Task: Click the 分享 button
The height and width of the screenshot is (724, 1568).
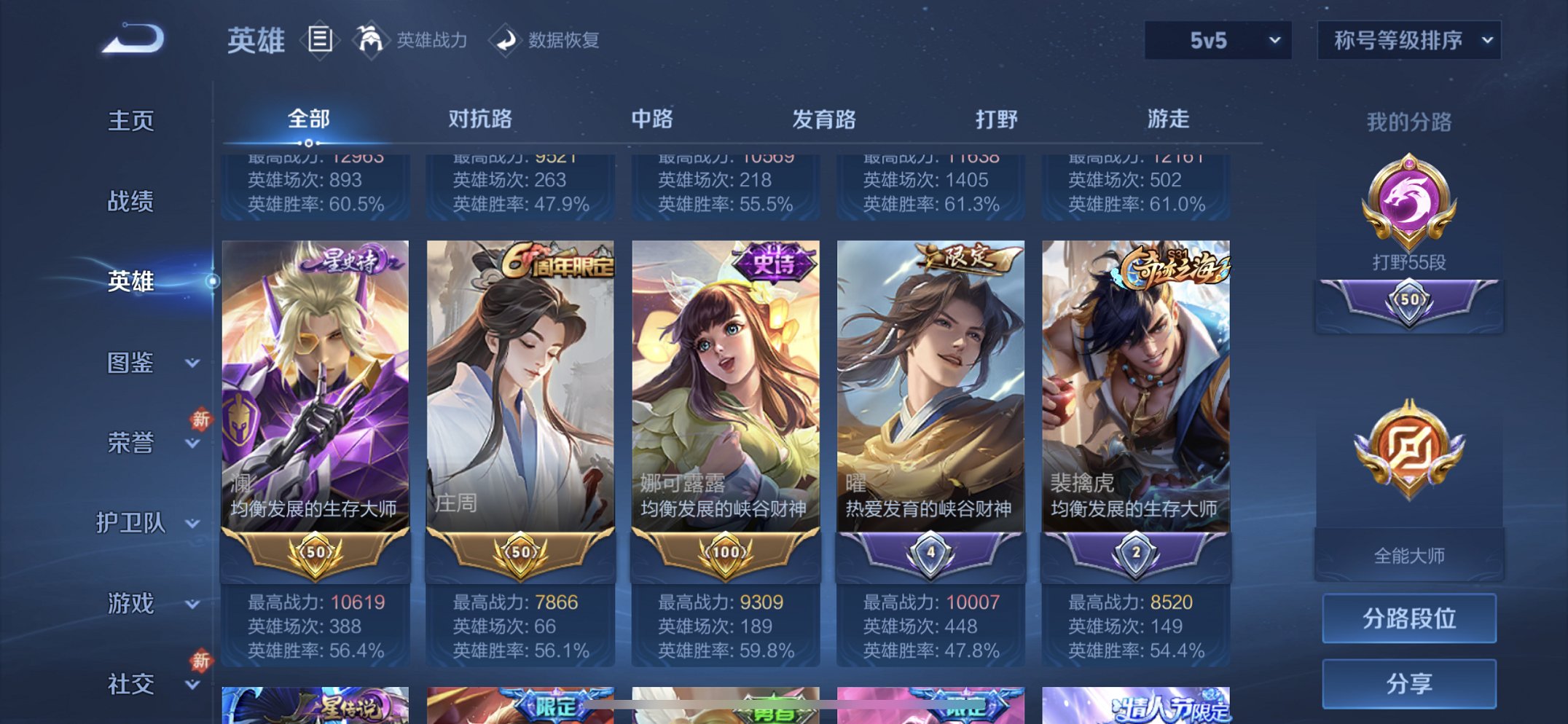Action: point(1409,684)
